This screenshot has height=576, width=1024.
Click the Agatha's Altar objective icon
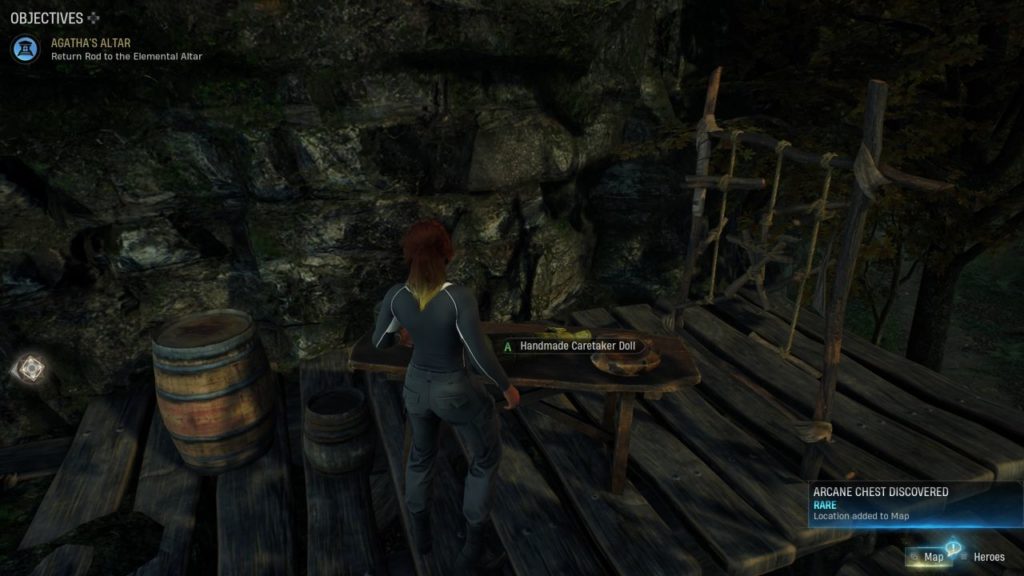[26, 49]
